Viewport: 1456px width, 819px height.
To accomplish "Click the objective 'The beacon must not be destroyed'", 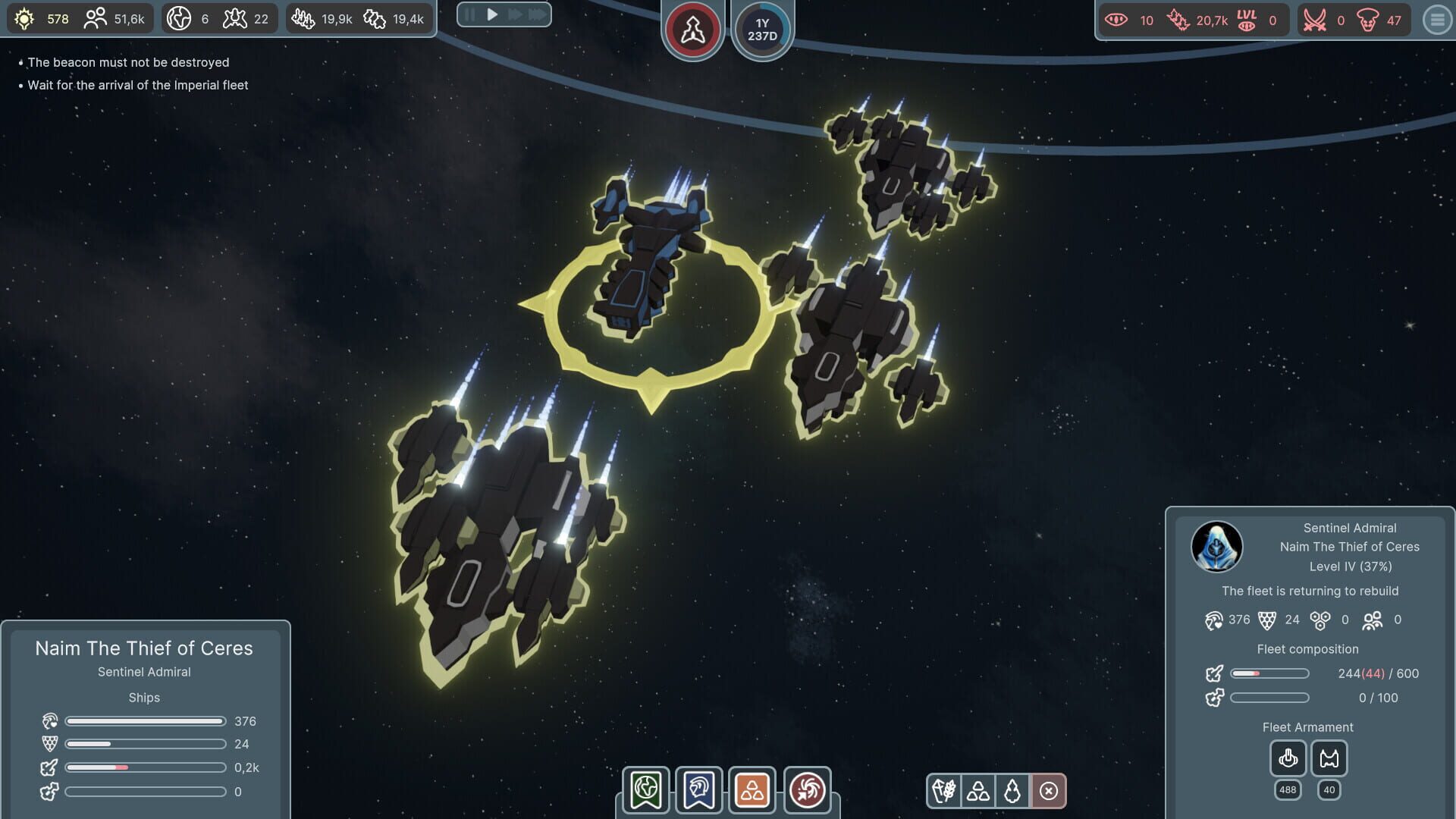I will tap(129, 63).
